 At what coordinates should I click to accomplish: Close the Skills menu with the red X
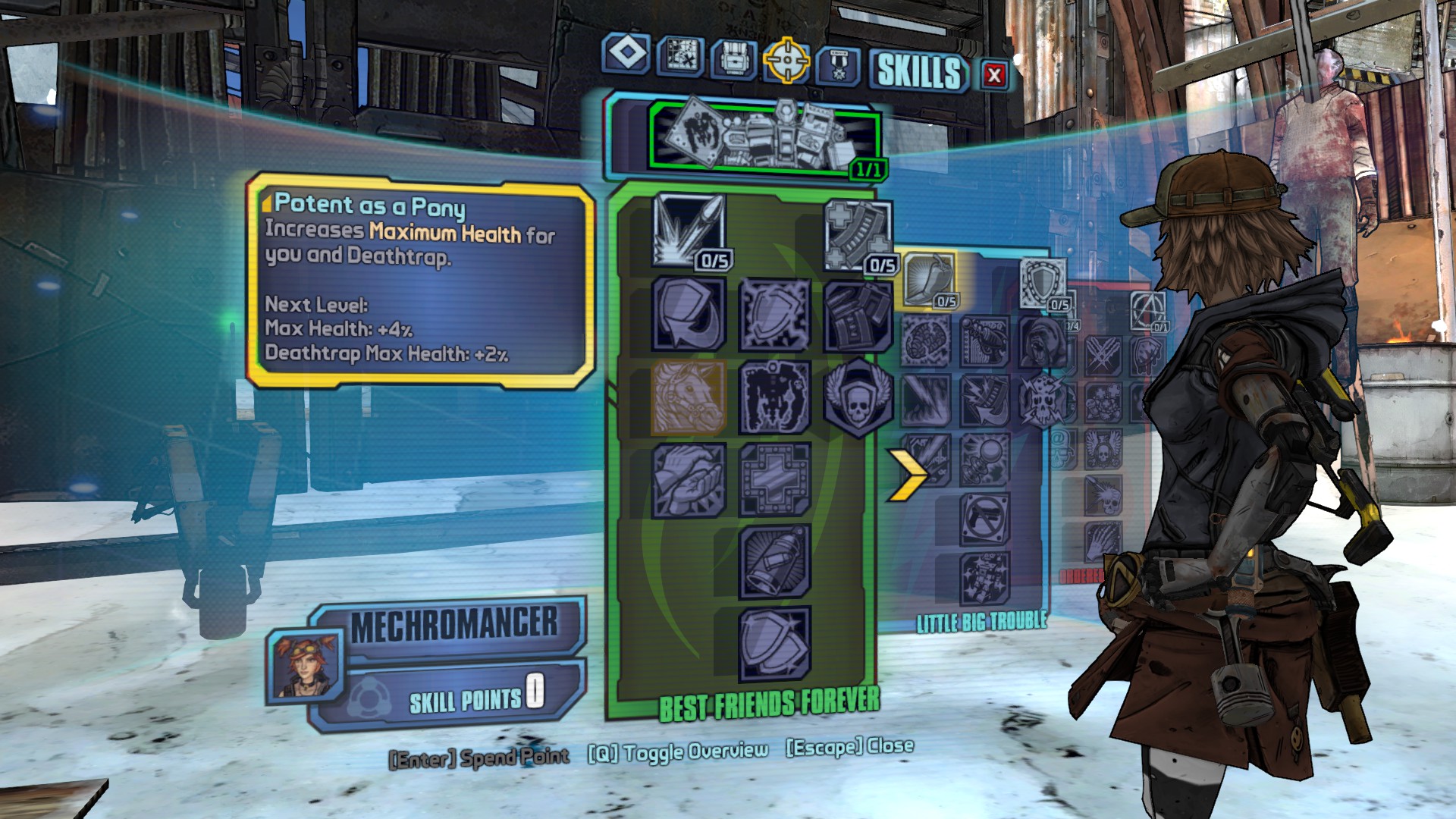pyautogui.click(x=994, y=74)
